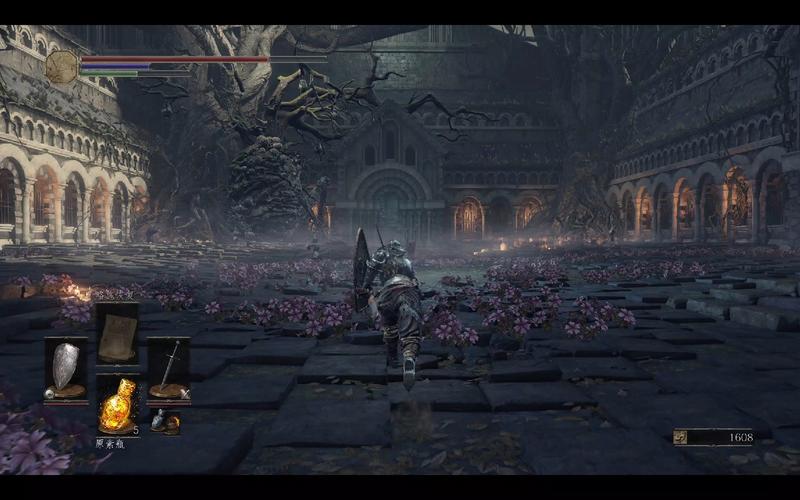Screen dimensions: 800x500
Task: Click the round emblem beside the health bar
Action: click(61, 66)
